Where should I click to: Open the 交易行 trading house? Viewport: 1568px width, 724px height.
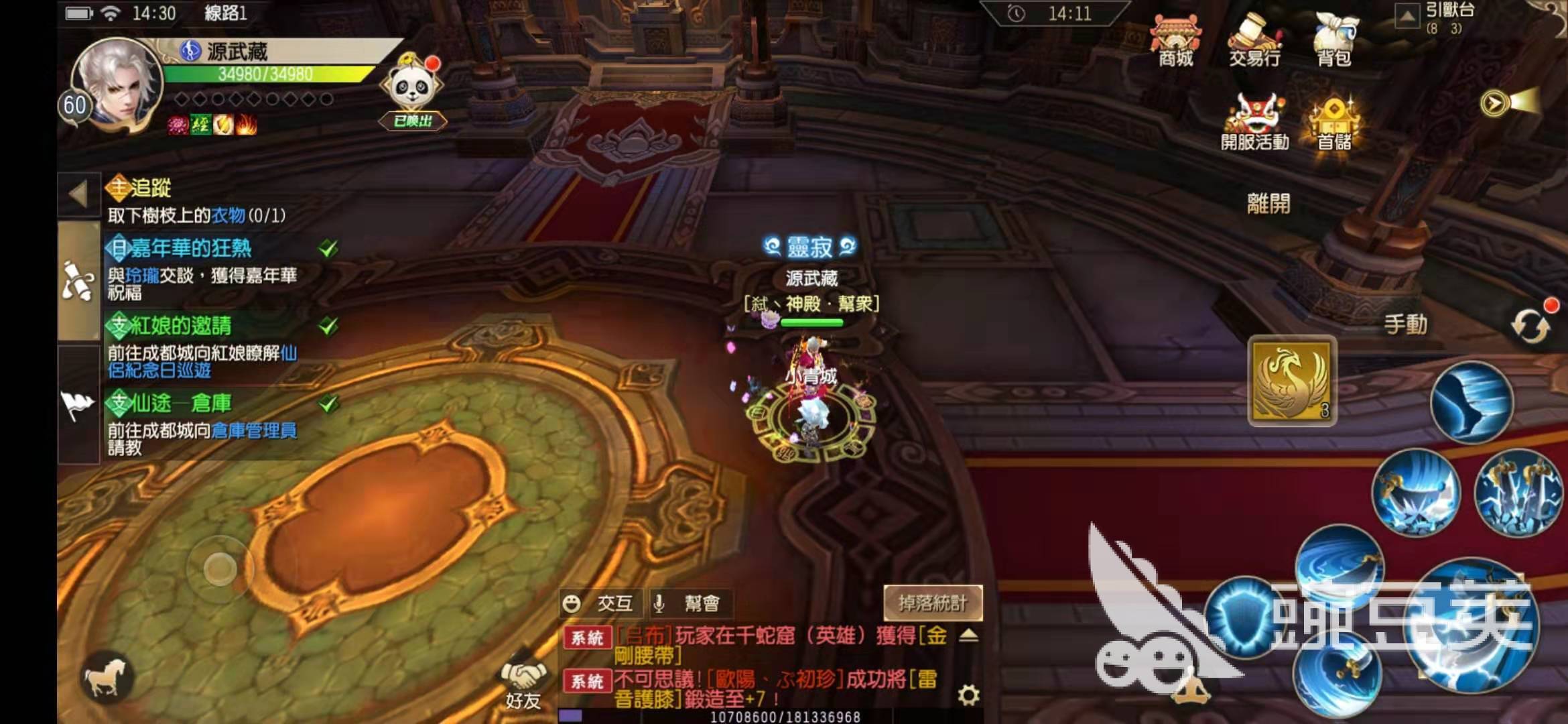click(1254, 40)
